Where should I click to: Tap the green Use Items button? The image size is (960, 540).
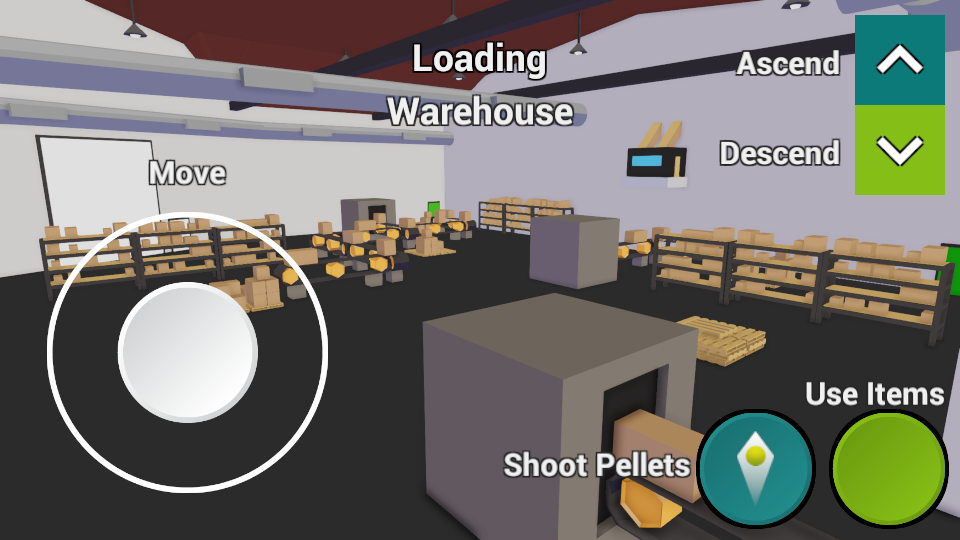coord(888,468)
